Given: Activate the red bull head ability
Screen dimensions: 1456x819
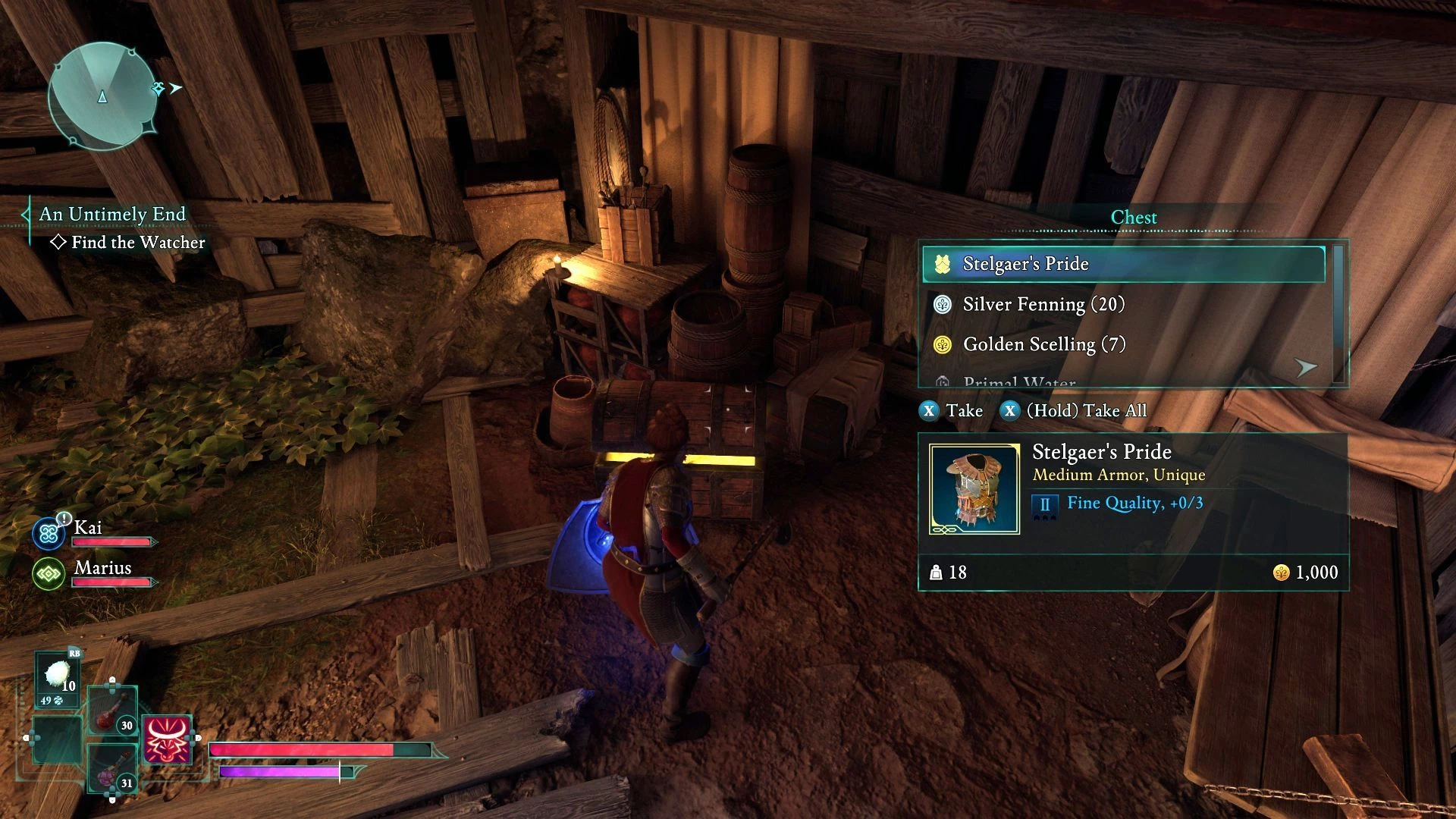Looking at the screenshot, I should tap(167, 739).
